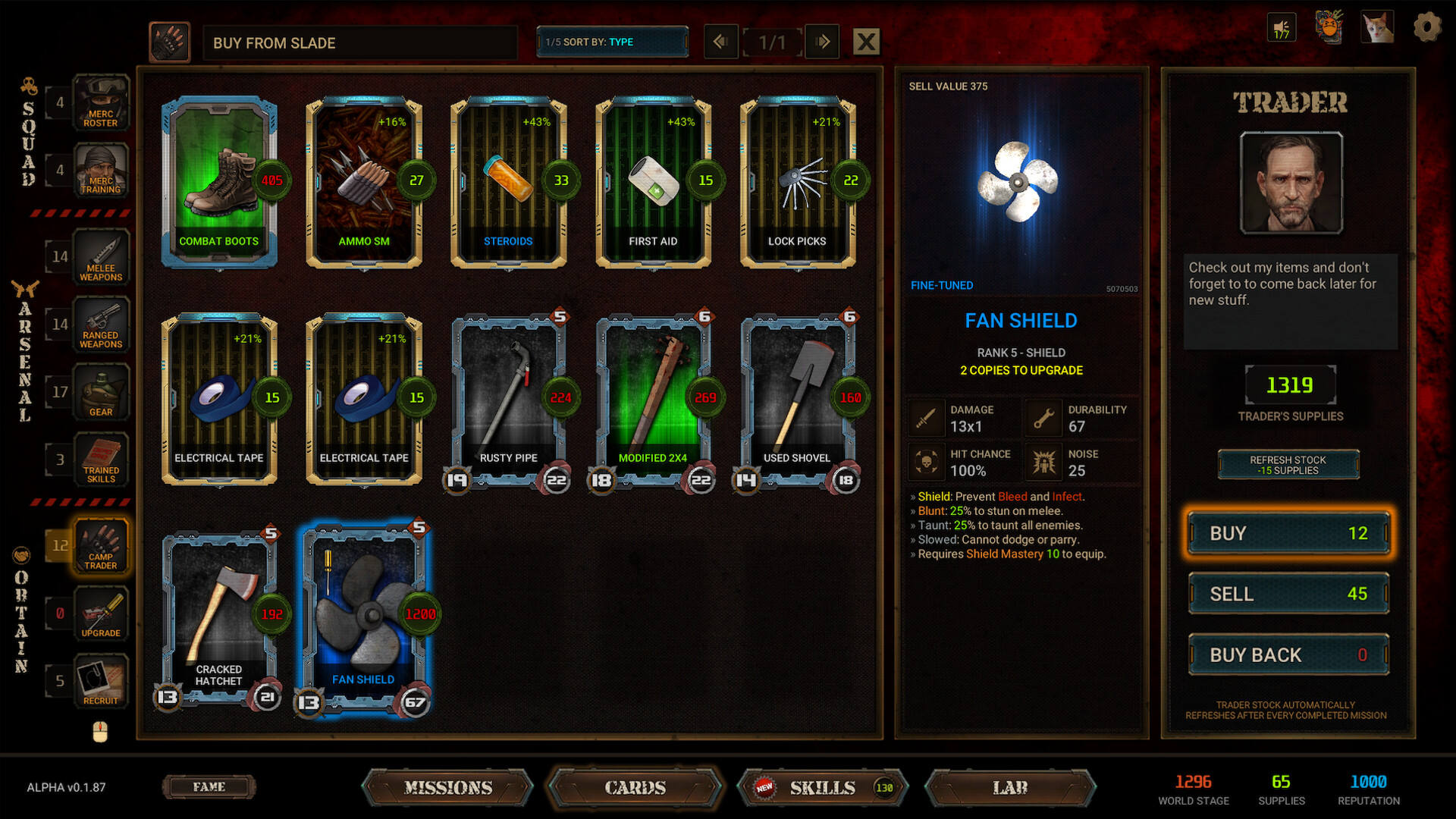1456x819 pixels.
Task: Open settings with the gear icon
Action: point(1426,28)
